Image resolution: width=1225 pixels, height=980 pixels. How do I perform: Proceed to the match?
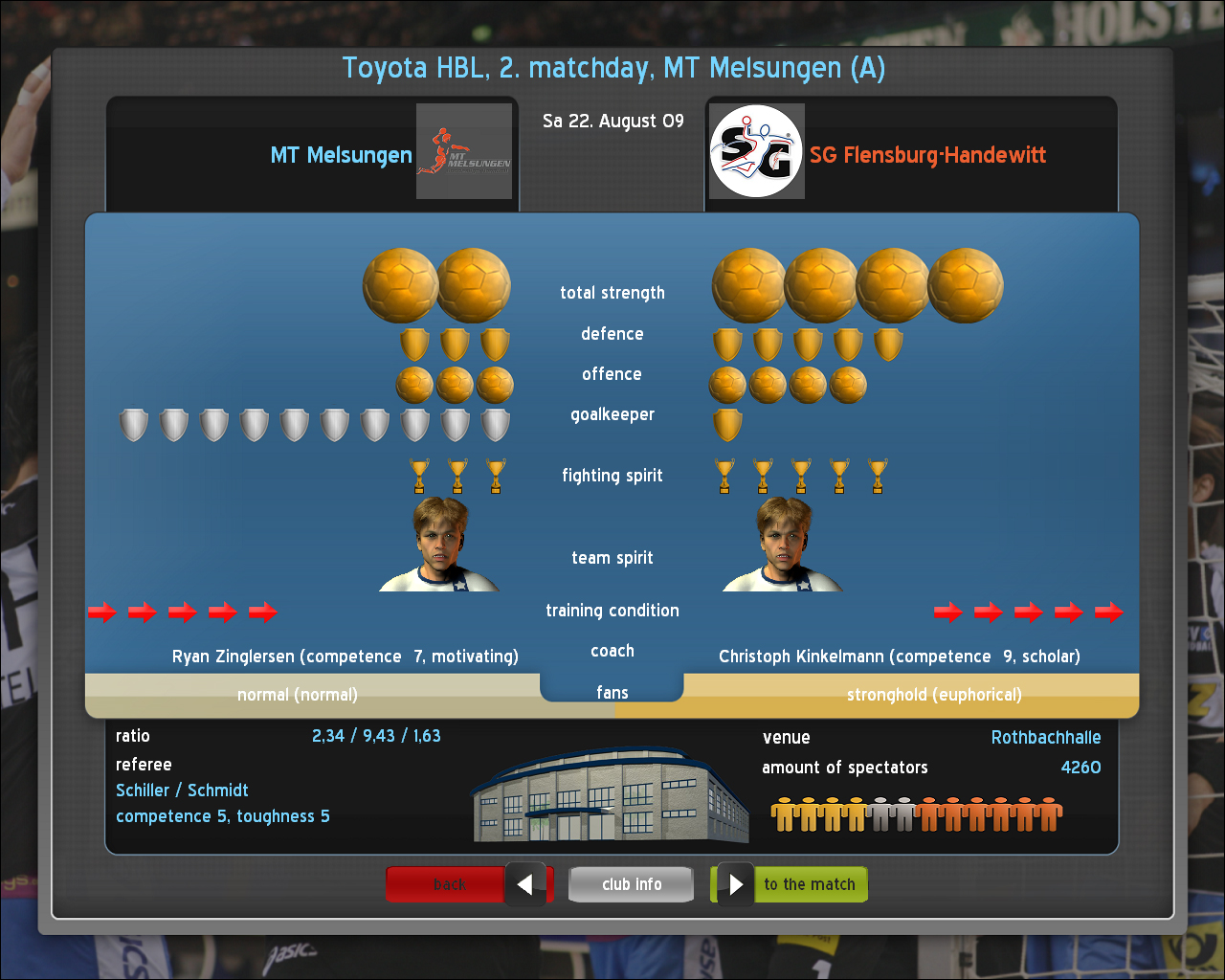click(x=792, y=884)
